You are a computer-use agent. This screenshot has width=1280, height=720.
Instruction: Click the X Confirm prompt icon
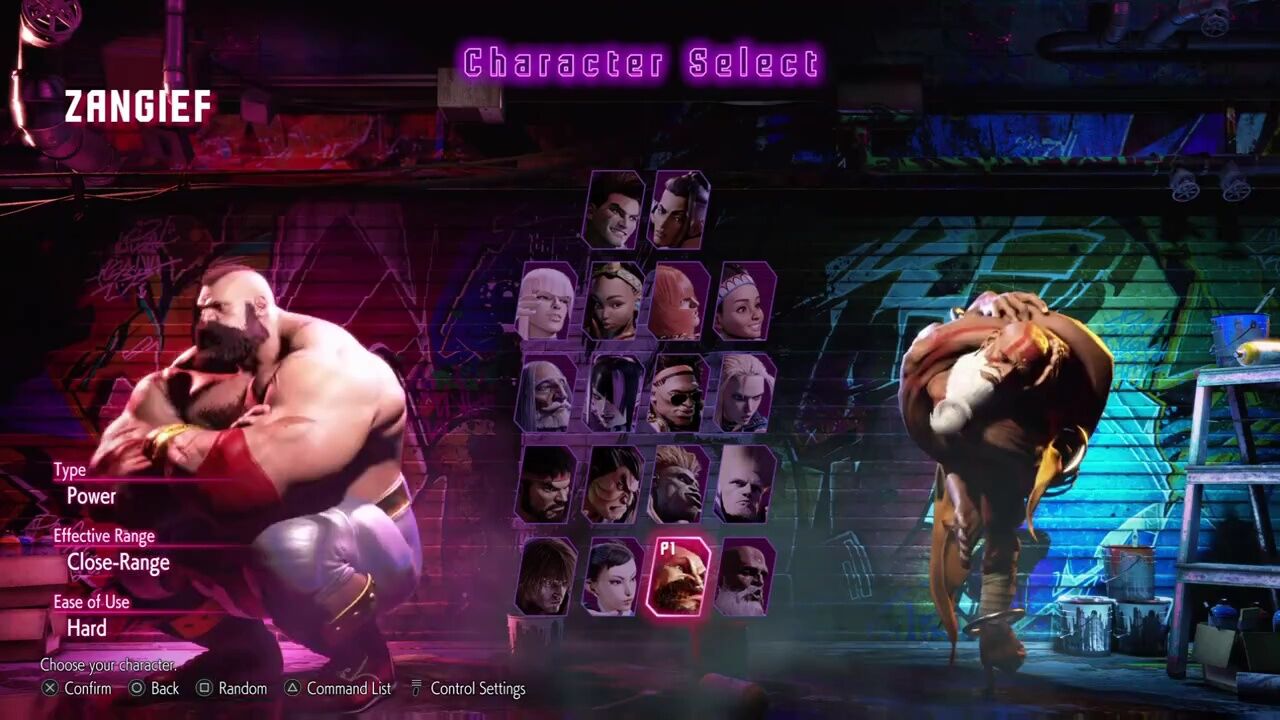tap(49, 688)
